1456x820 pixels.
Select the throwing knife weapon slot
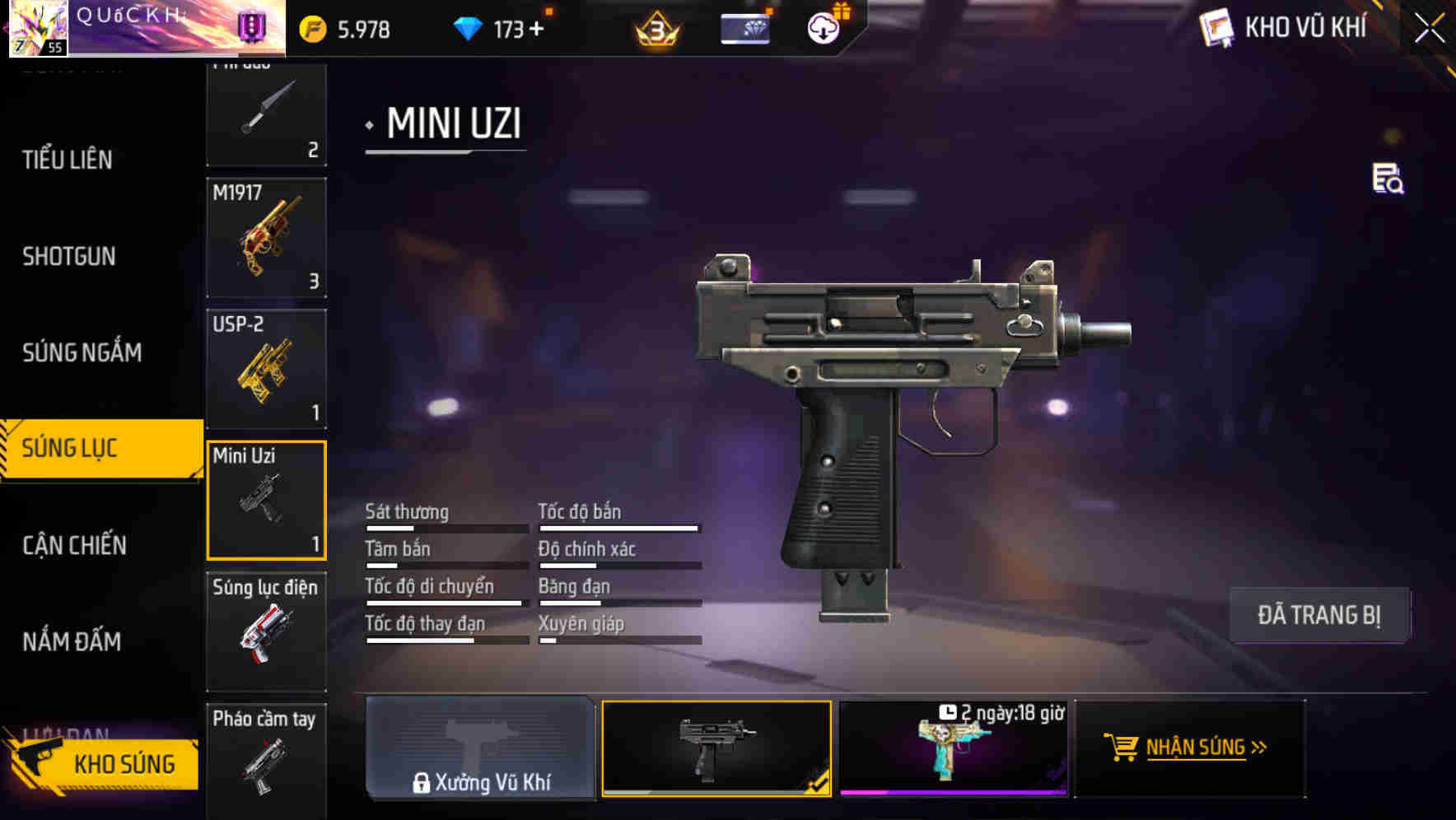(x=266, y=114)
